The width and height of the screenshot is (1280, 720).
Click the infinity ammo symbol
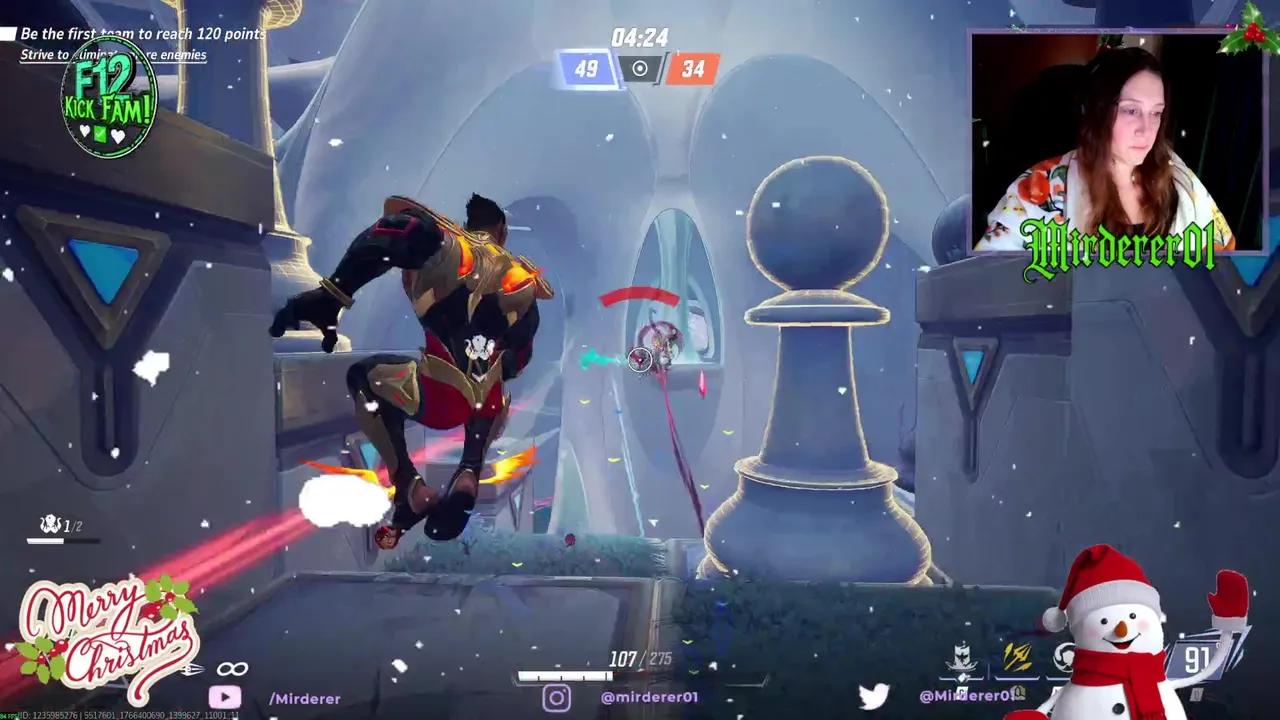(233, 667)
